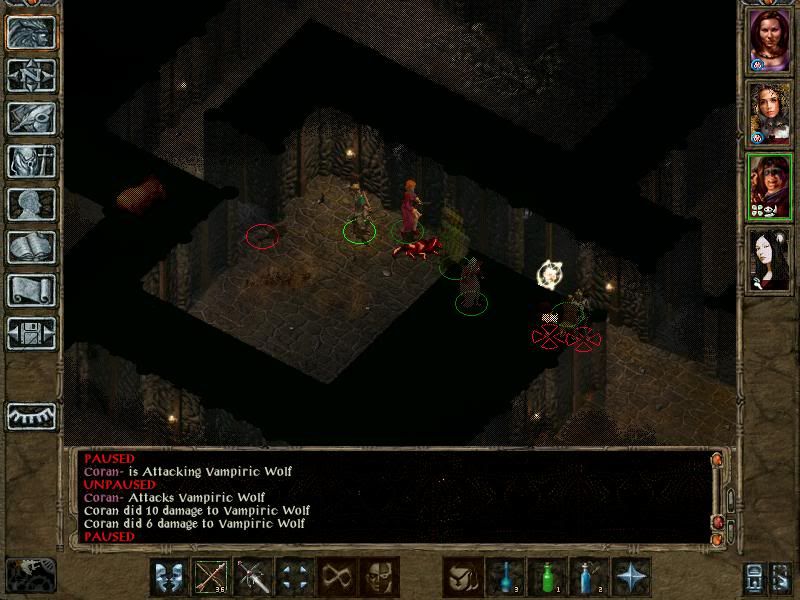
Task: Use the green potion quick item
Action: click(548, 577)
